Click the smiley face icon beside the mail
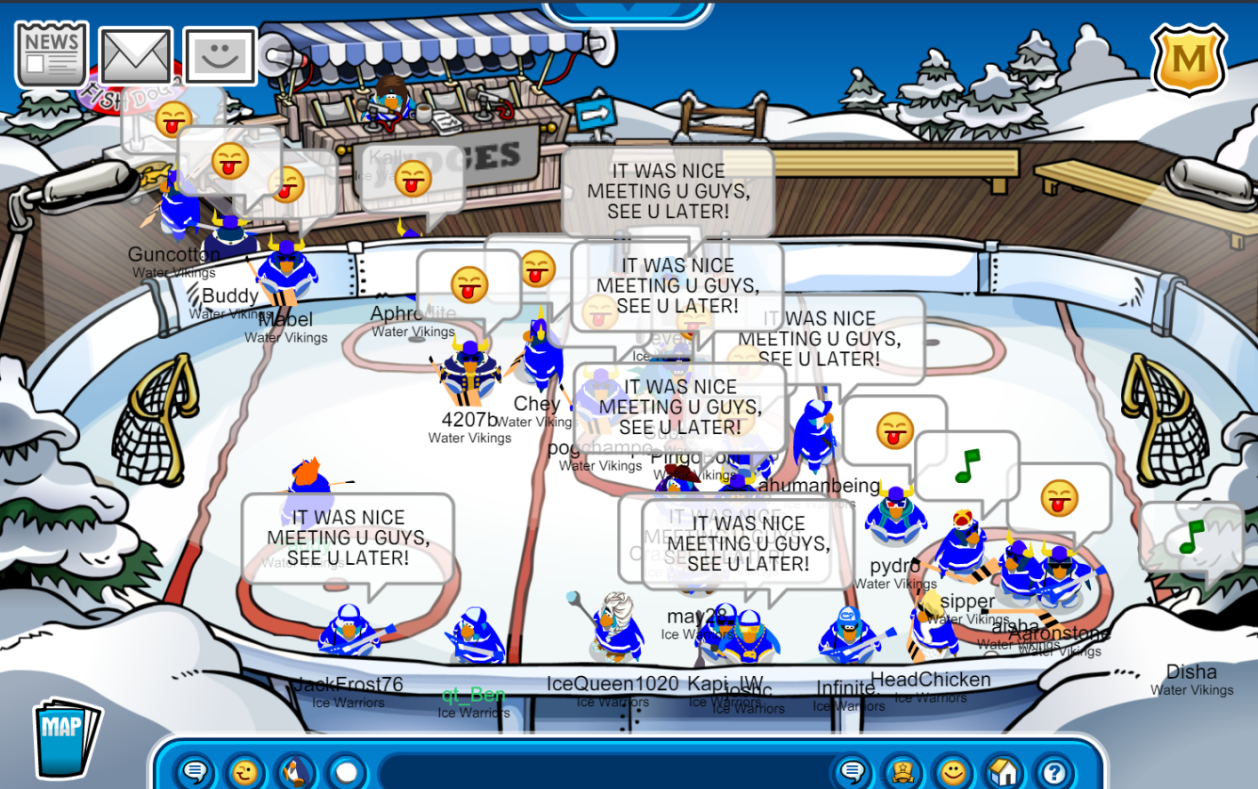The image size is (1258, 789). pos(219,56)
